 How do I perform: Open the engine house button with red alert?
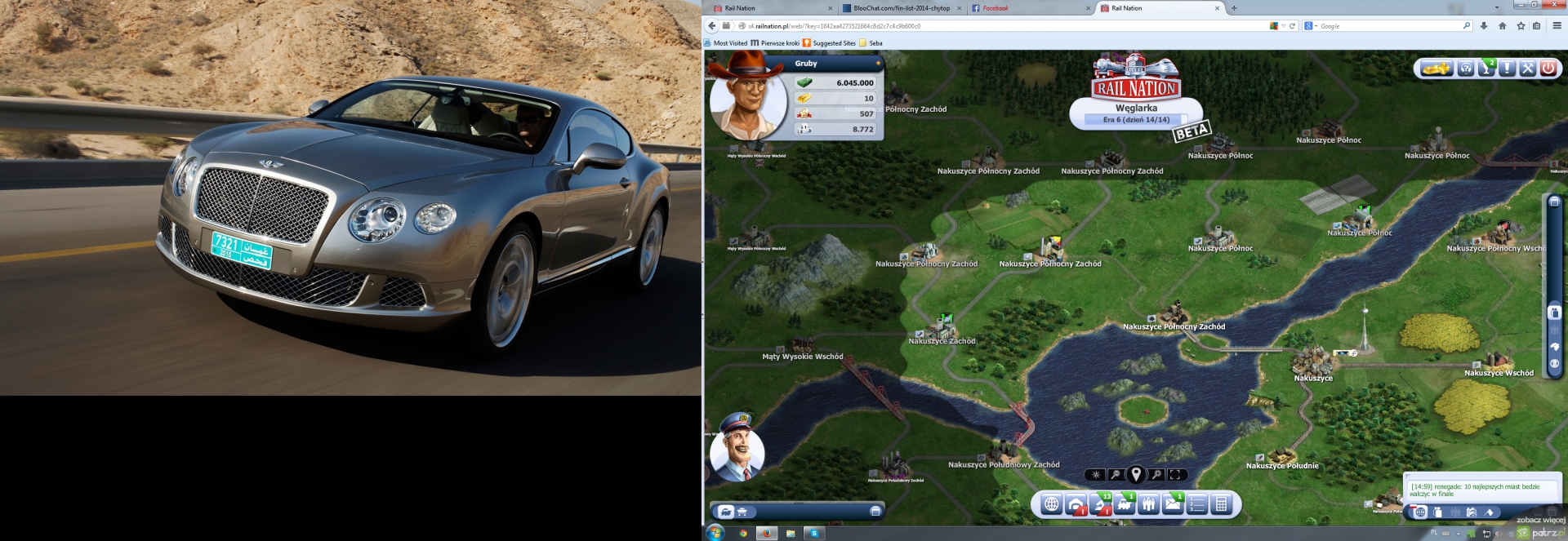point(1076,504)
